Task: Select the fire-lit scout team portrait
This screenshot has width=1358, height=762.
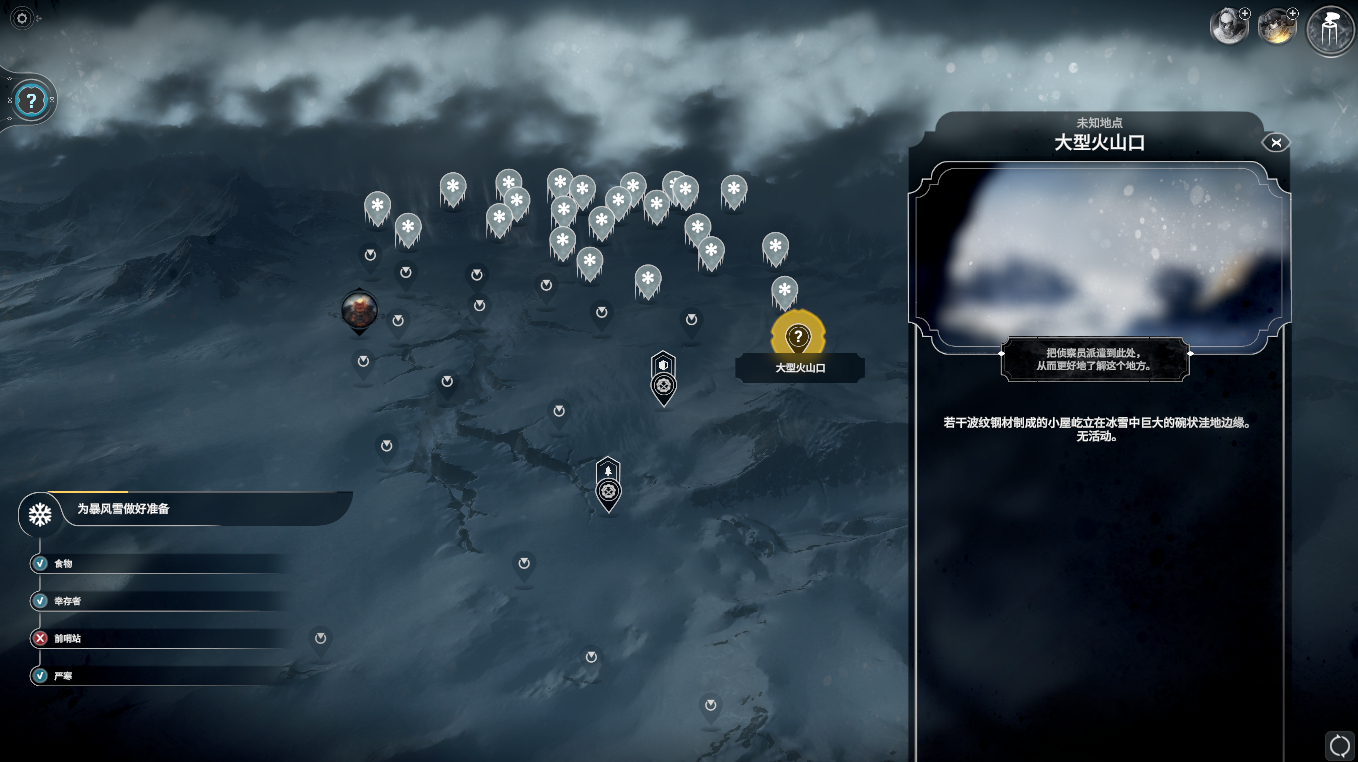Action: (x=1276, y=27)
